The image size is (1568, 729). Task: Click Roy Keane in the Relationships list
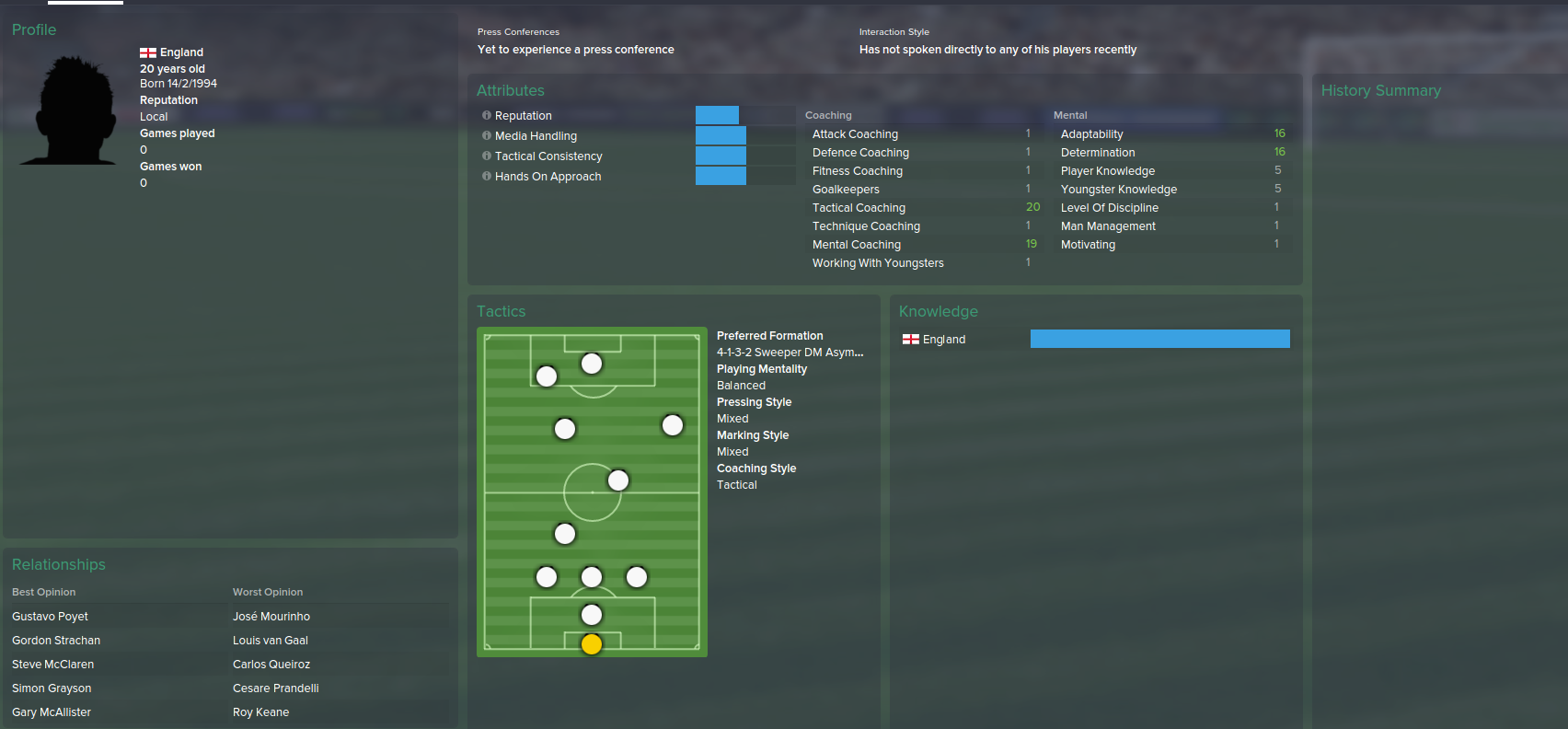click(x=260, y=712)
